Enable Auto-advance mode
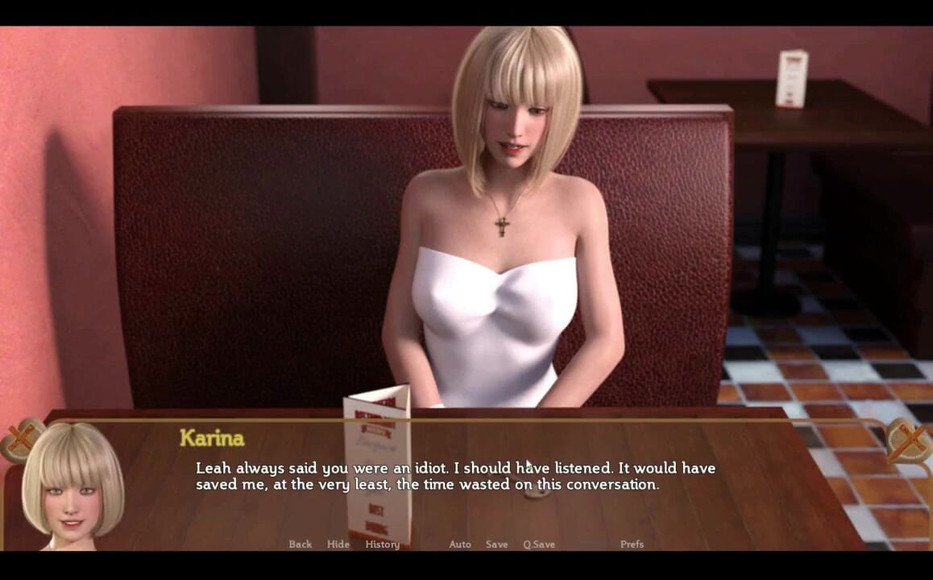933x580 pixels. point(460,544)
